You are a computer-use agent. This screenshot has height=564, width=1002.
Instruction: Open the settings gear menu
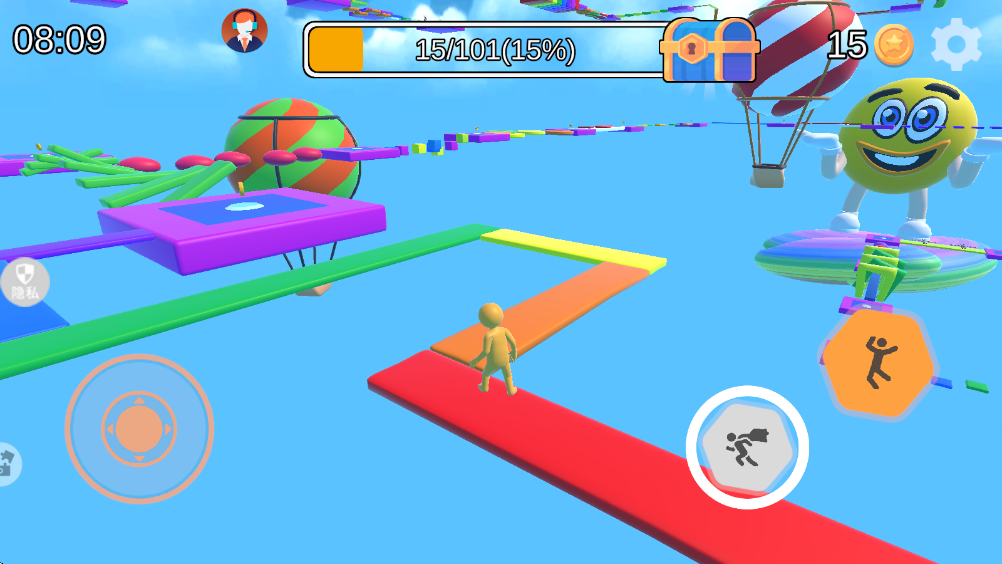point(955,44)
